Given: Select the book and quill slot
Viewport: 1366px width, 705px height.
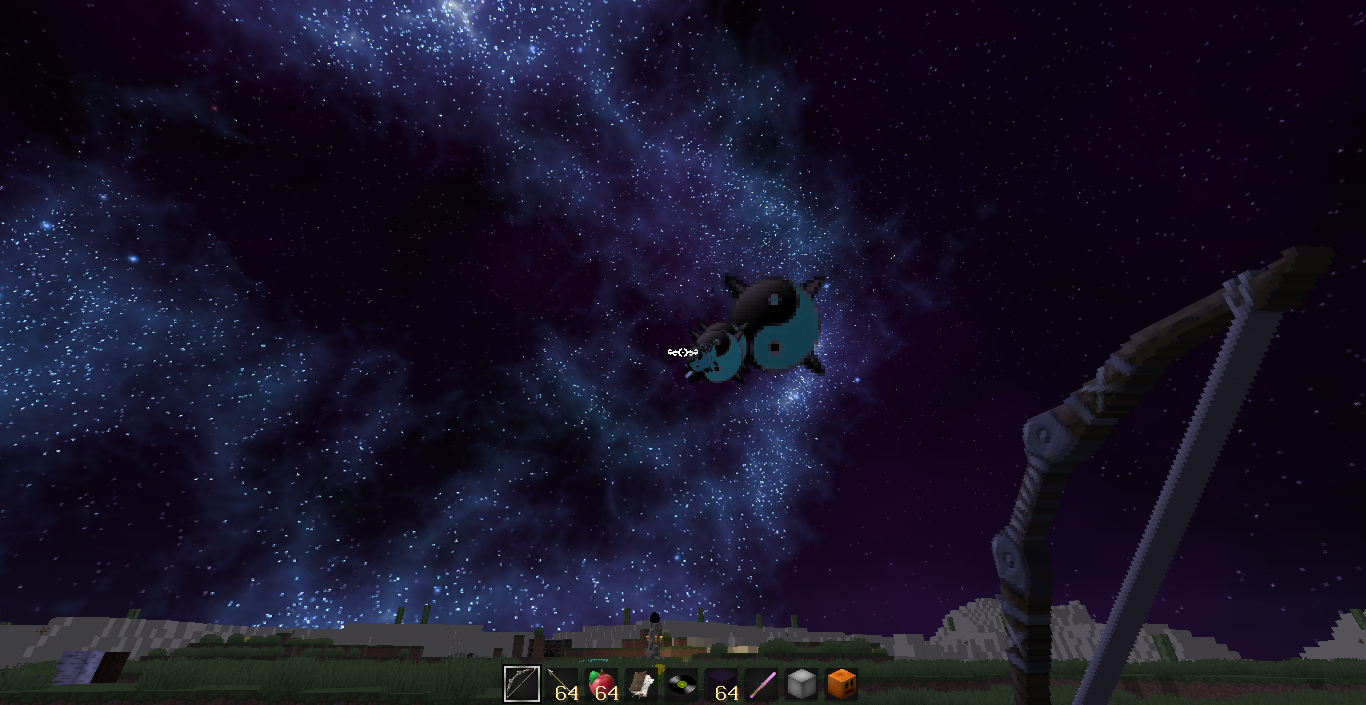Looking at the screenshot, I should [641, 684].
